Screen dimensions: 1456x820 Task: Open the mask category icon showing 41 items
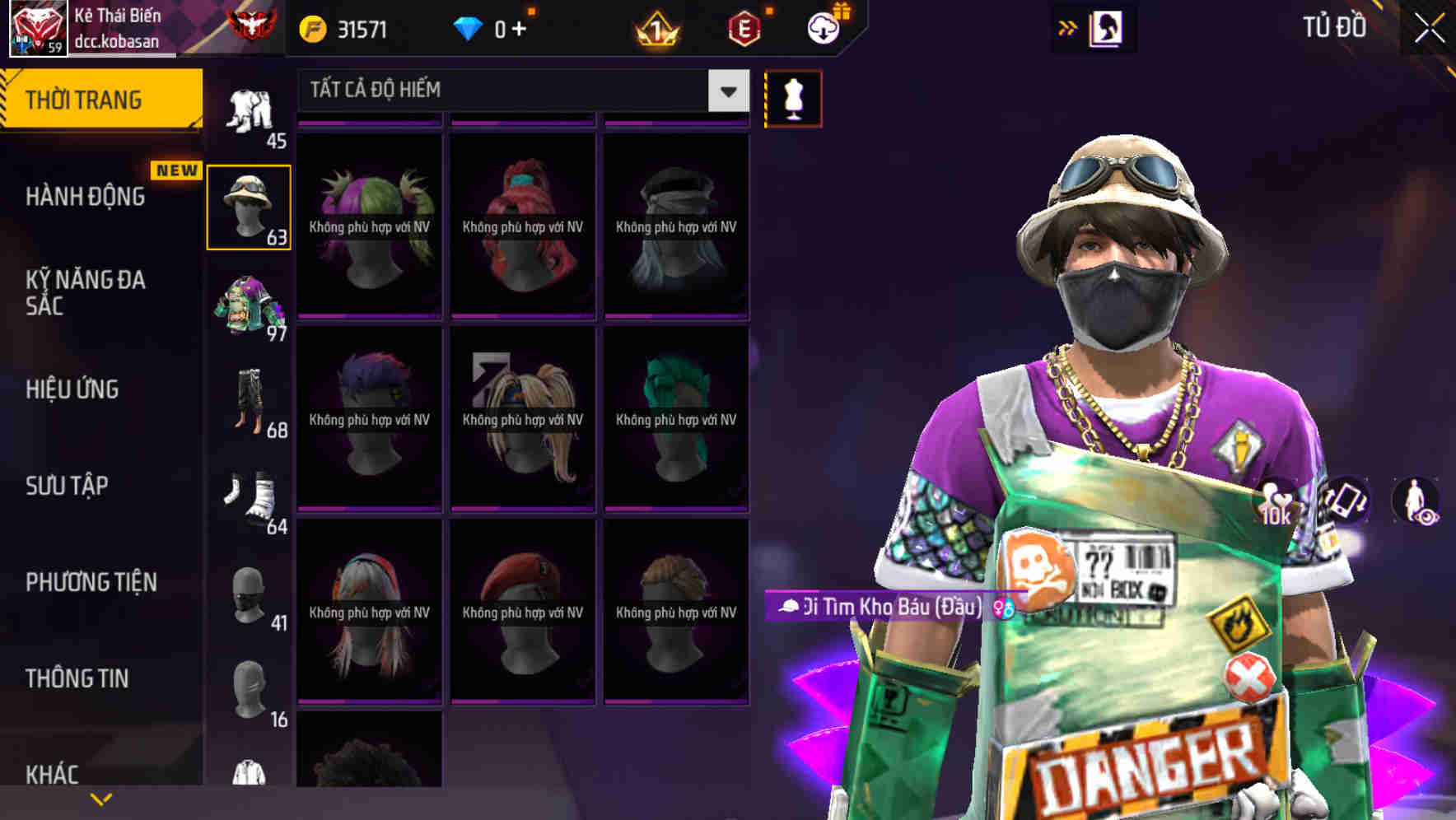tap(250, 593)
